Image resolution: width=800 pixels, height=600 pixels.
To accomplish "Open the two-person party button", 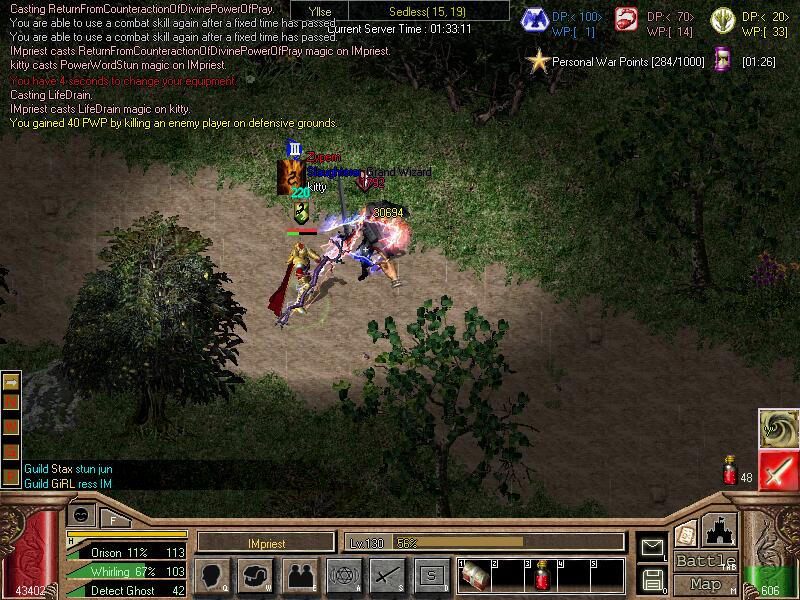I will pos(299,576).
